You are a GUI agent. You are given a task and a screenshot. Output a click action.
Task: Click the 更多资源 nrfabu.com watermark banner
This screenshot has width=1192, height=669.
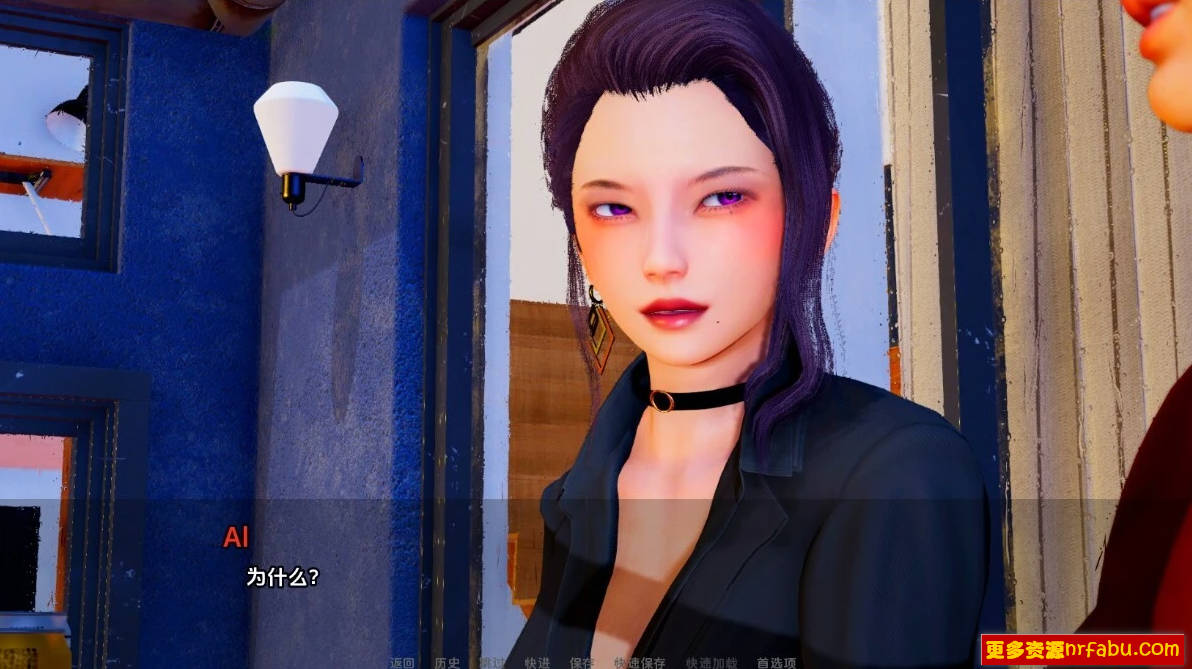click(x=1083, y=649)
